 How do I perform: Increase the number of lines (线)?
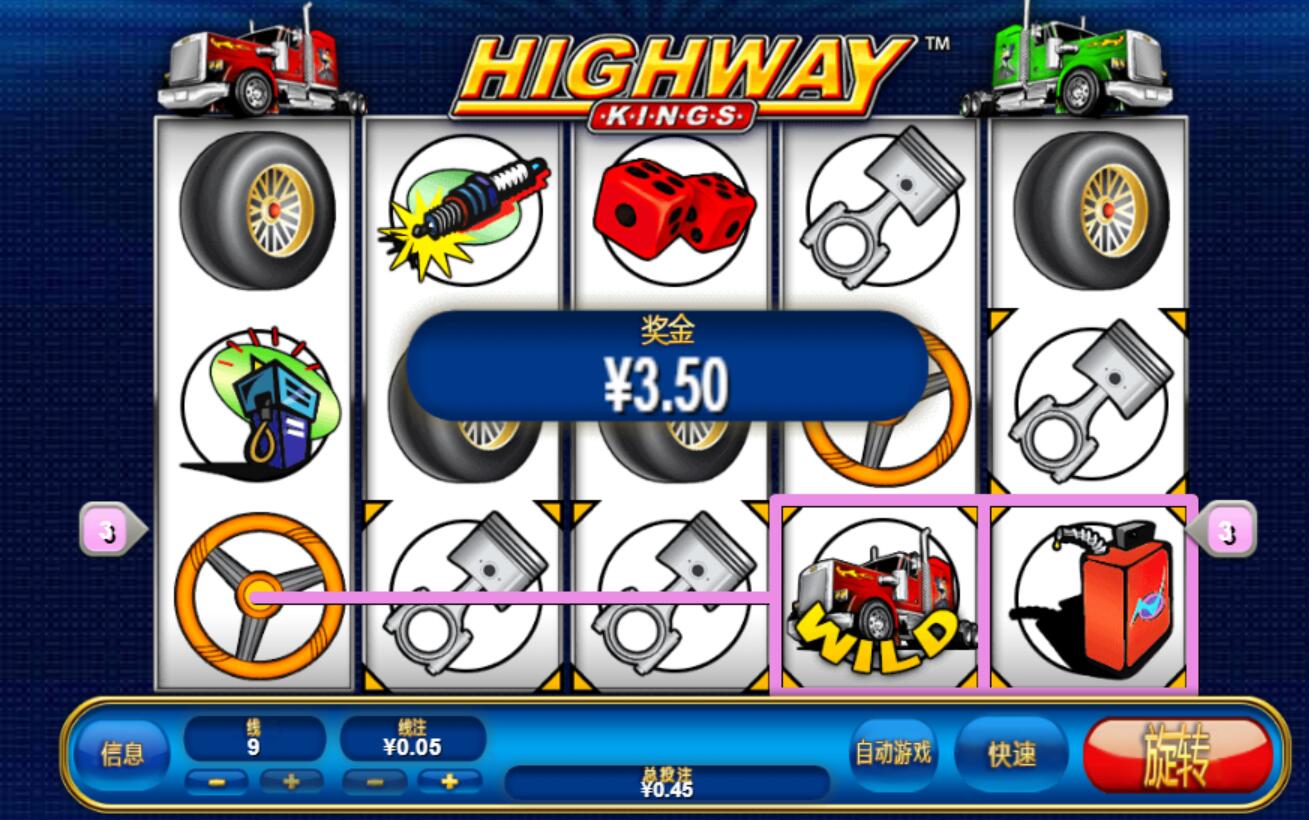[x=291, y=781]
